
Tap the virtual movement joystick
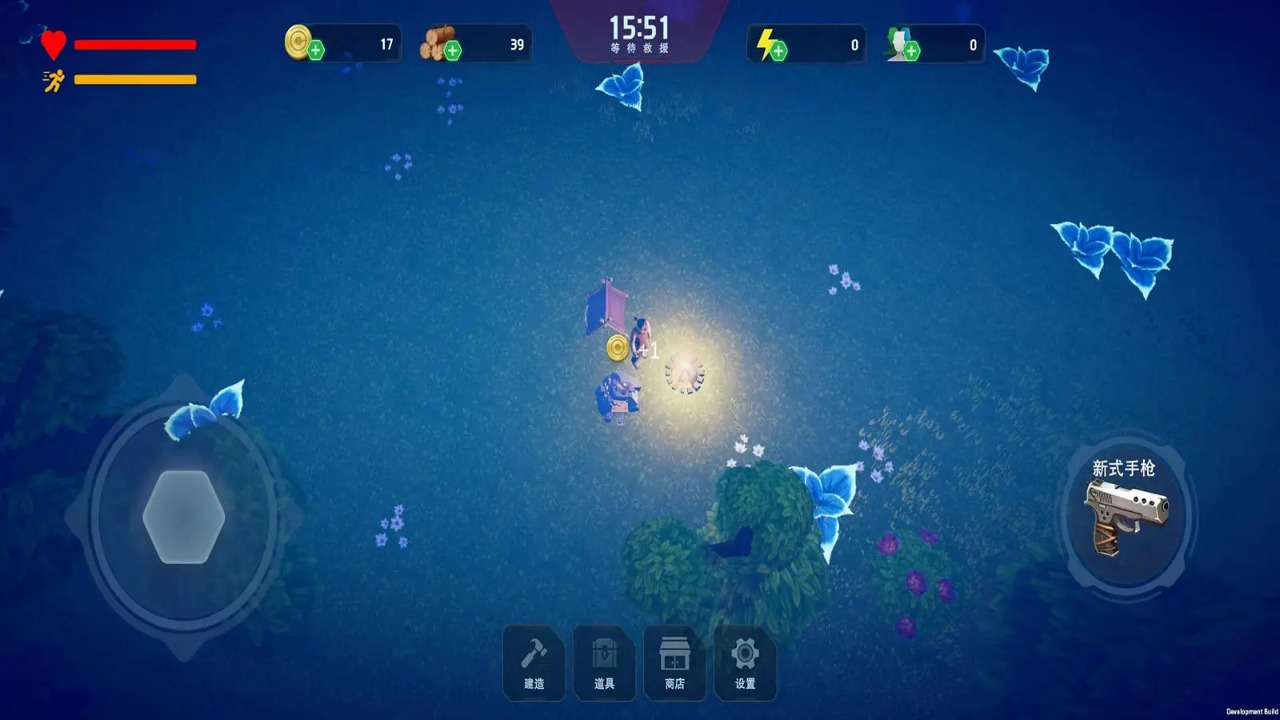click(183, 516)
